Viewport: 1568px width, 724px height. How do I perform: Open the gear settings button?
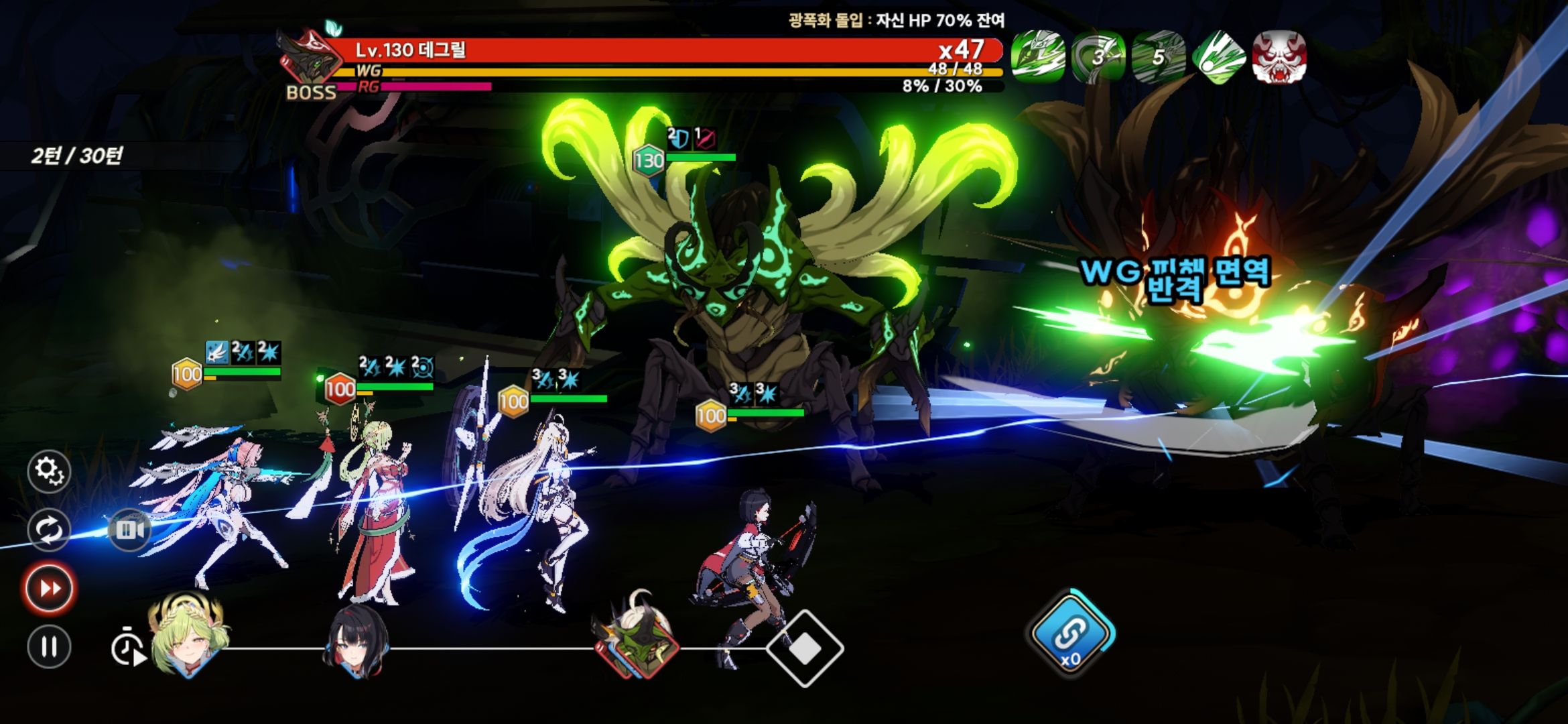click(49, 471)
